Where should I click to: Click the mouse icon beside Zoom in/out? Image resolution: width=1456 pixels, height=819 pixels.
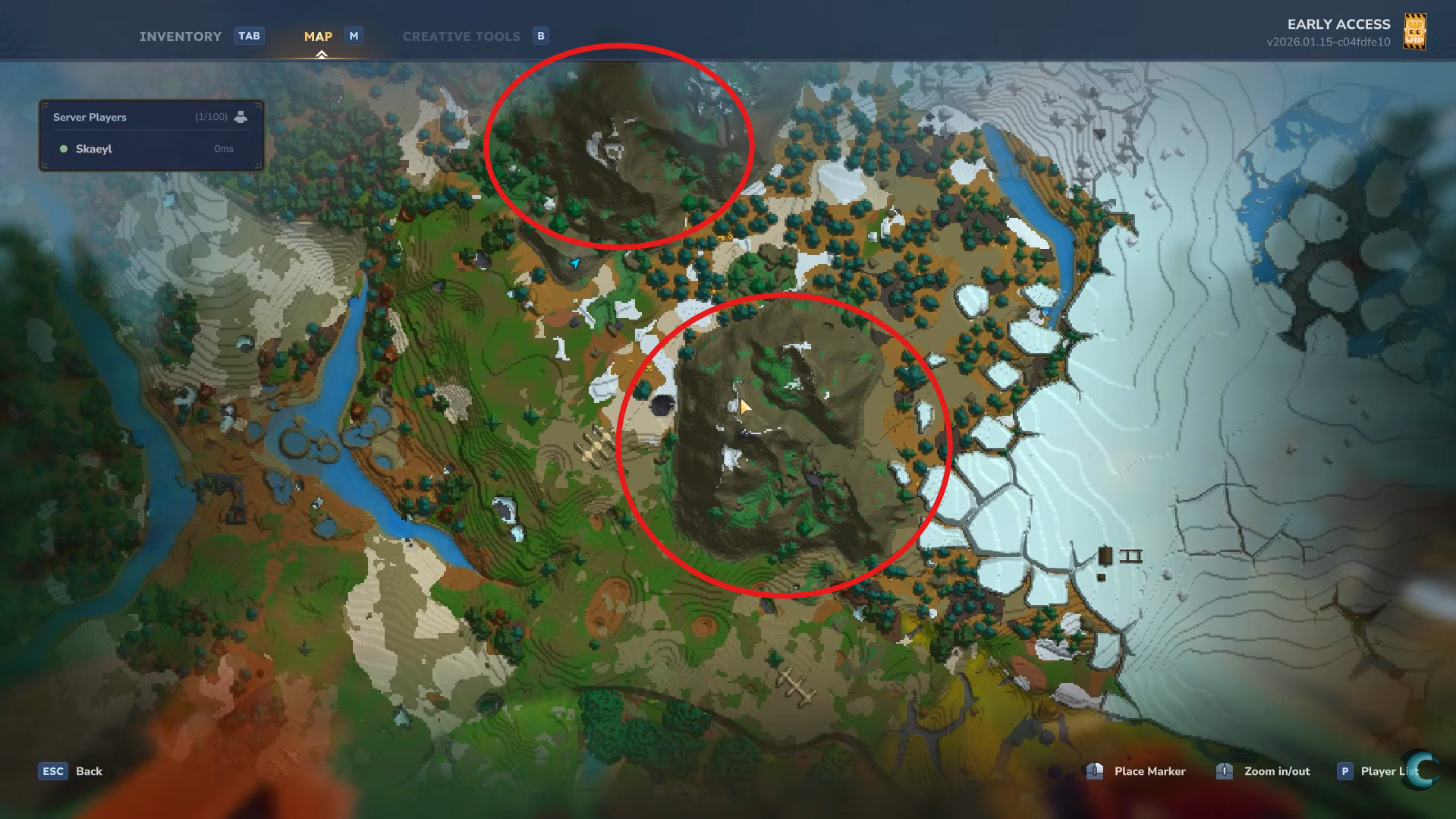pyautogui.click(x=1224, y=771)
